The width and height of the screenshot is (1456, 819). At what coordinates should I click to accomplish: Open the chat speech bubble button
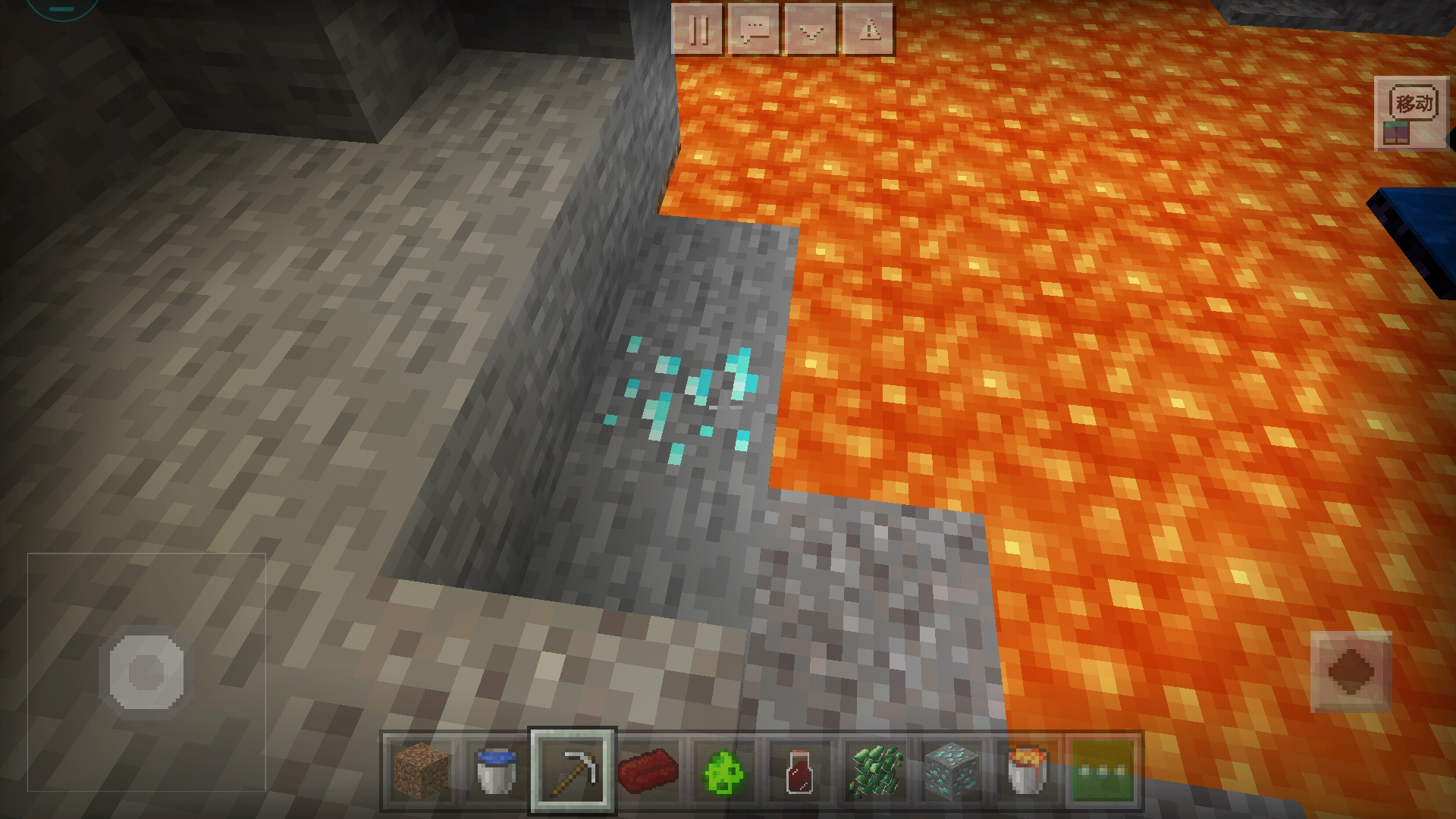(x=755, y=30)
